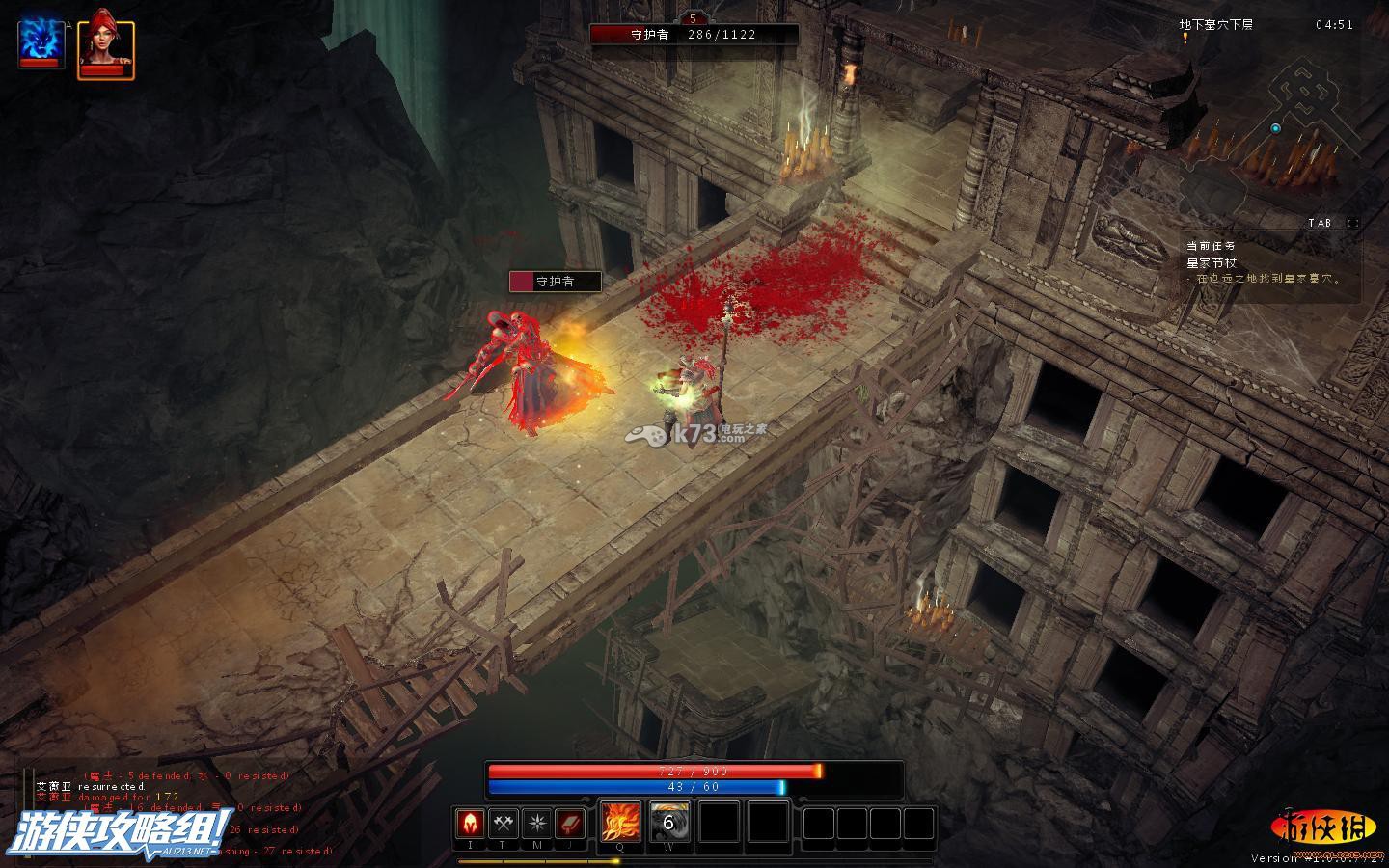Open the crossed axes talents menu
This screenshot has height=868, width=1389.
point(504,824)
